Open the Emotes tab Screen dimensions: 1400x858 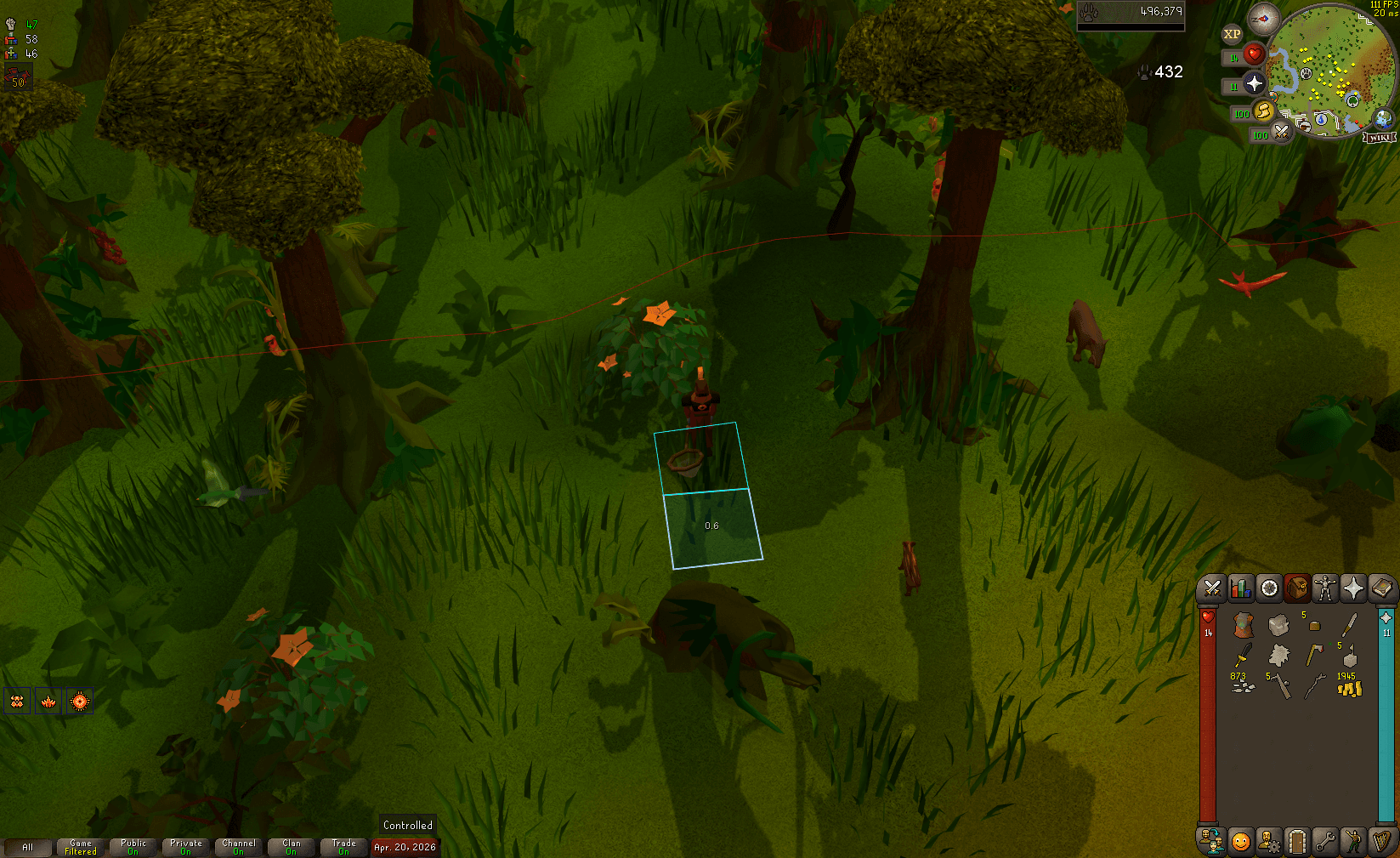point(1352,840)
